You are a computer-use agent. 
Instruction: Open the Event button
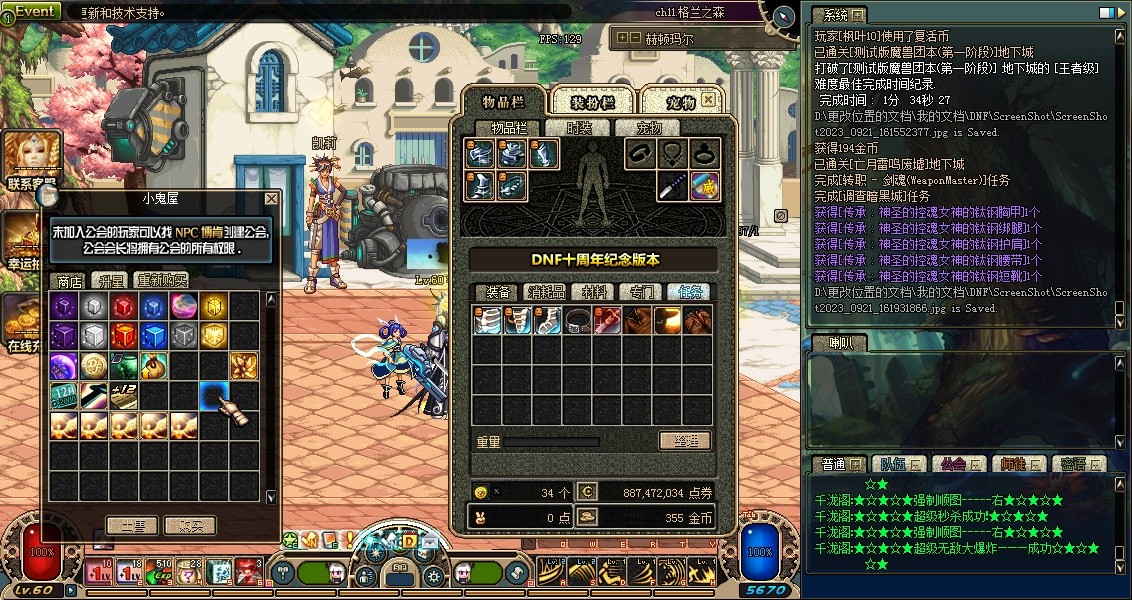point(33,11)
